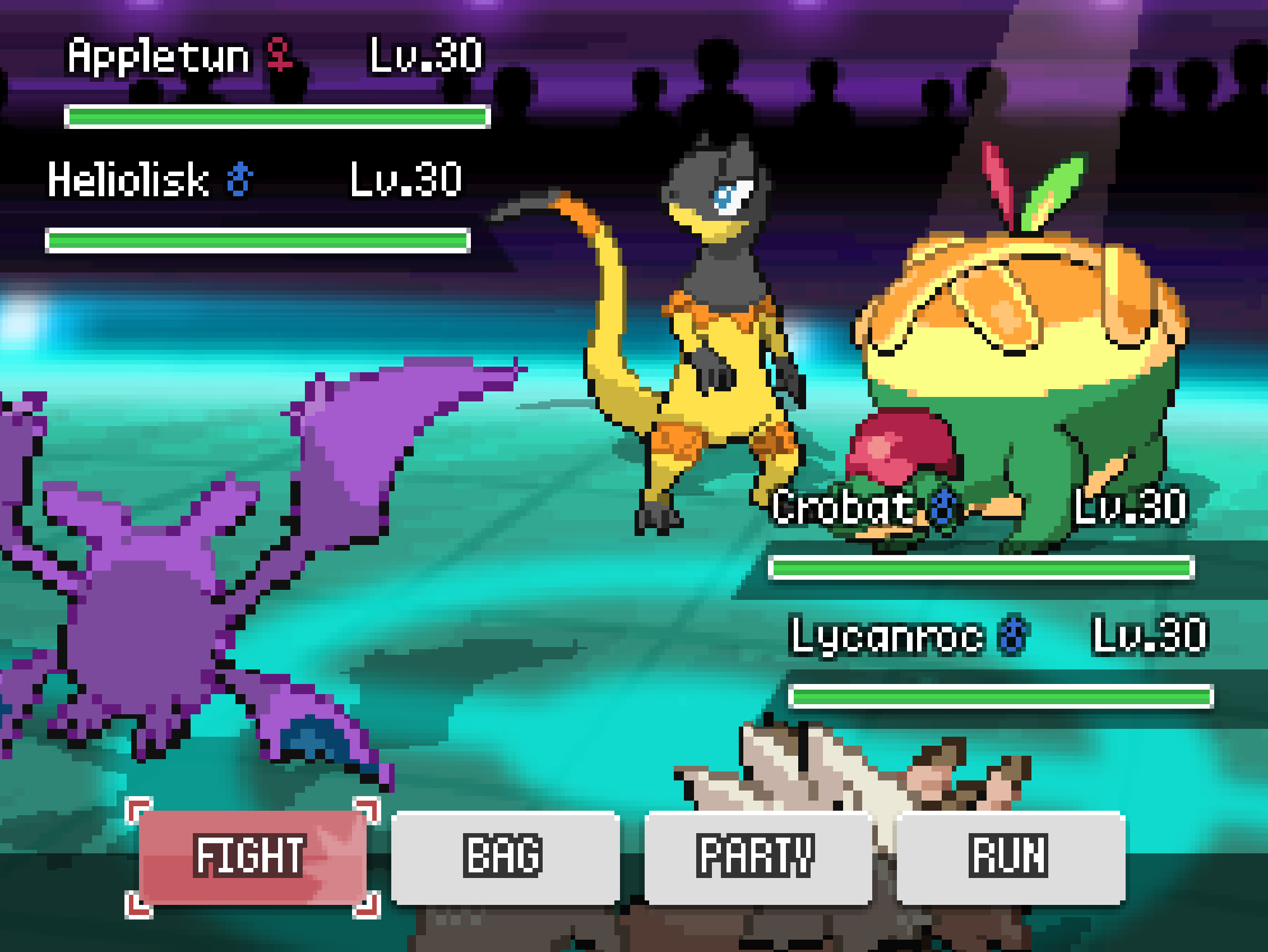This screenshot has height=952, width=1268.
Task: Select RUN to flee the battle
Action: tap(1010, 857)
